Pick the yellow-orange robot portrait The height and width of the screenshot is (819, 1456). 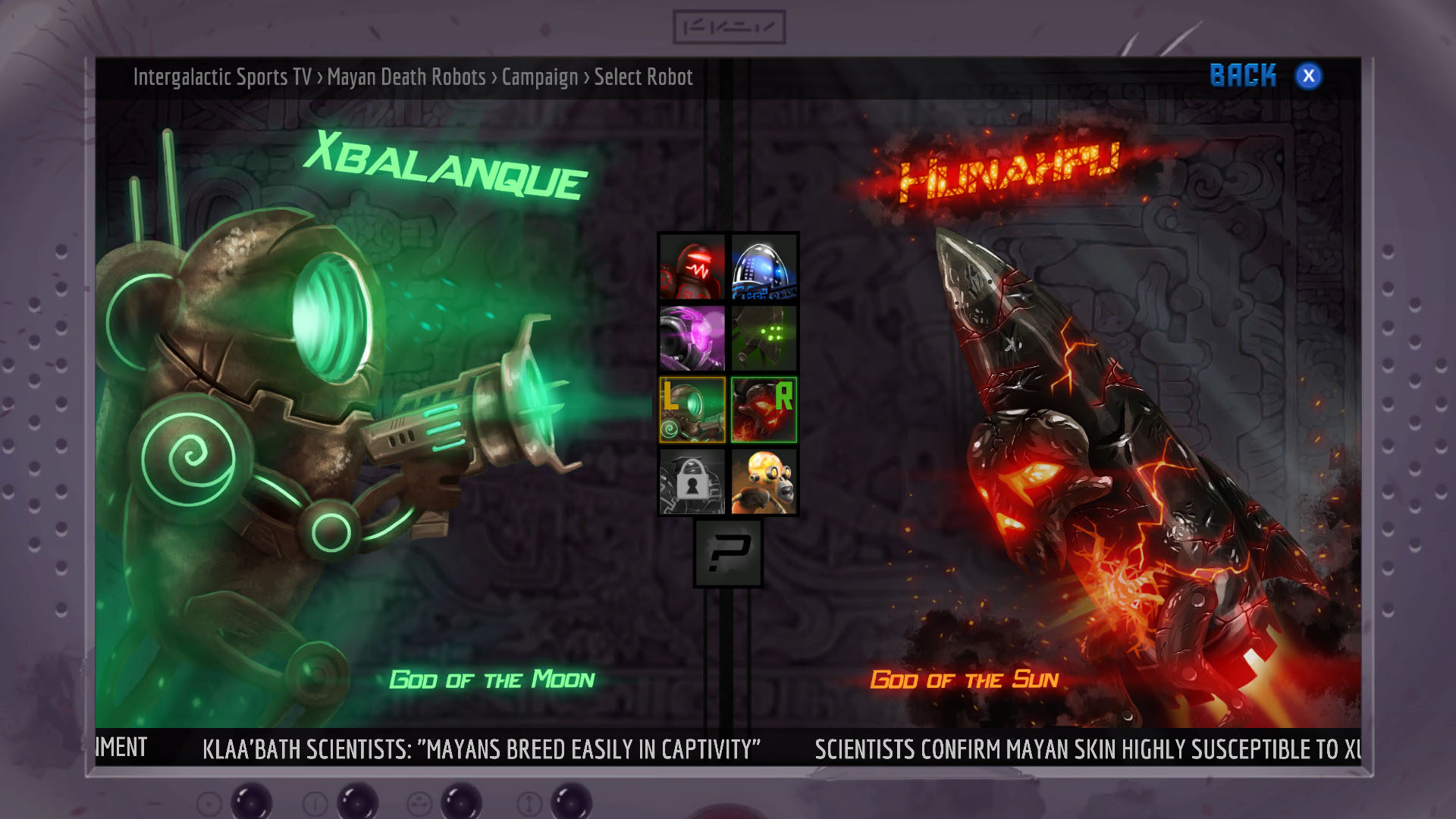tap(764, 482)
